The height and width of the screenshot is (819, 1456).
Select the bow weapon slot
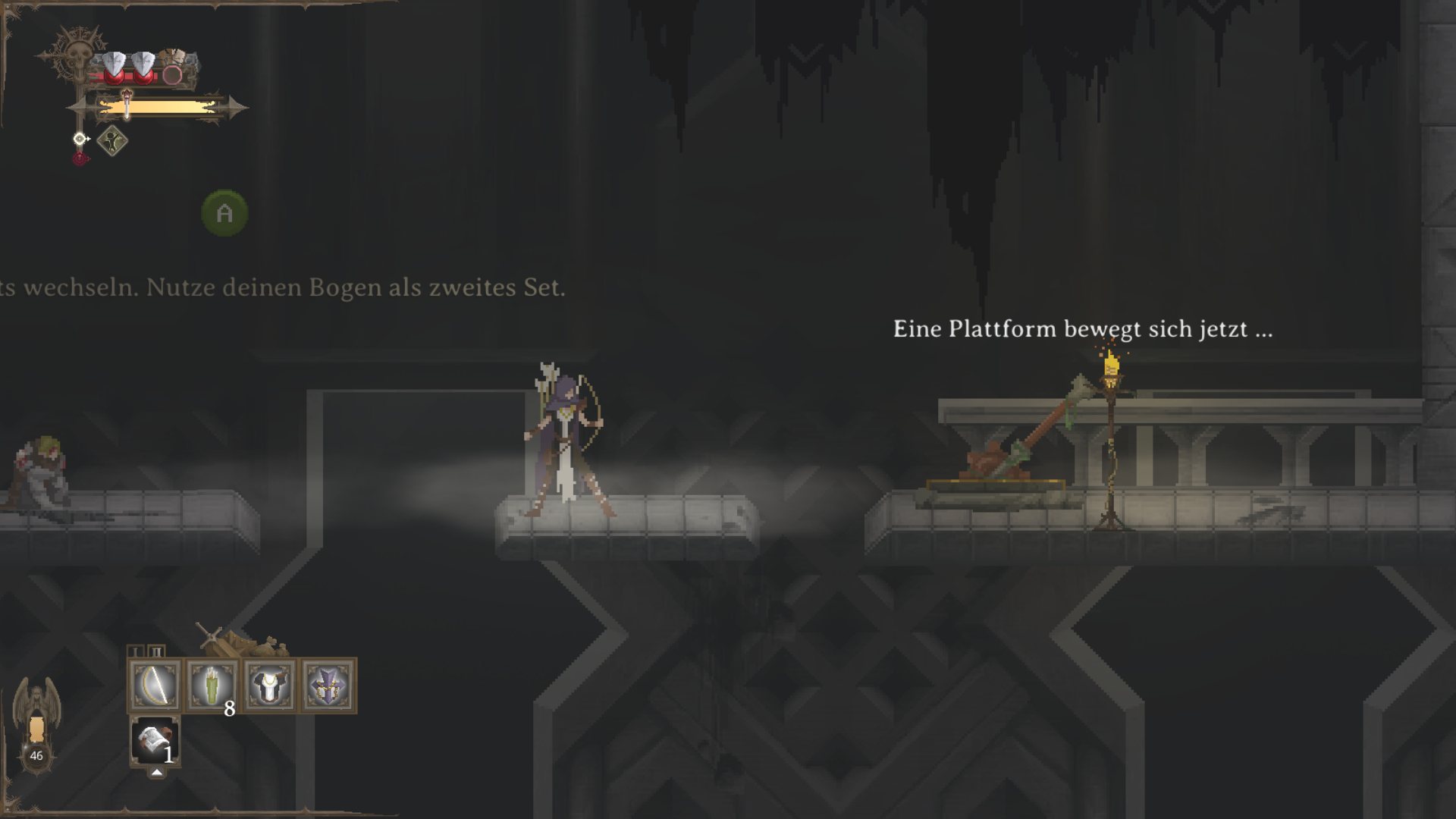click(155, 685)
